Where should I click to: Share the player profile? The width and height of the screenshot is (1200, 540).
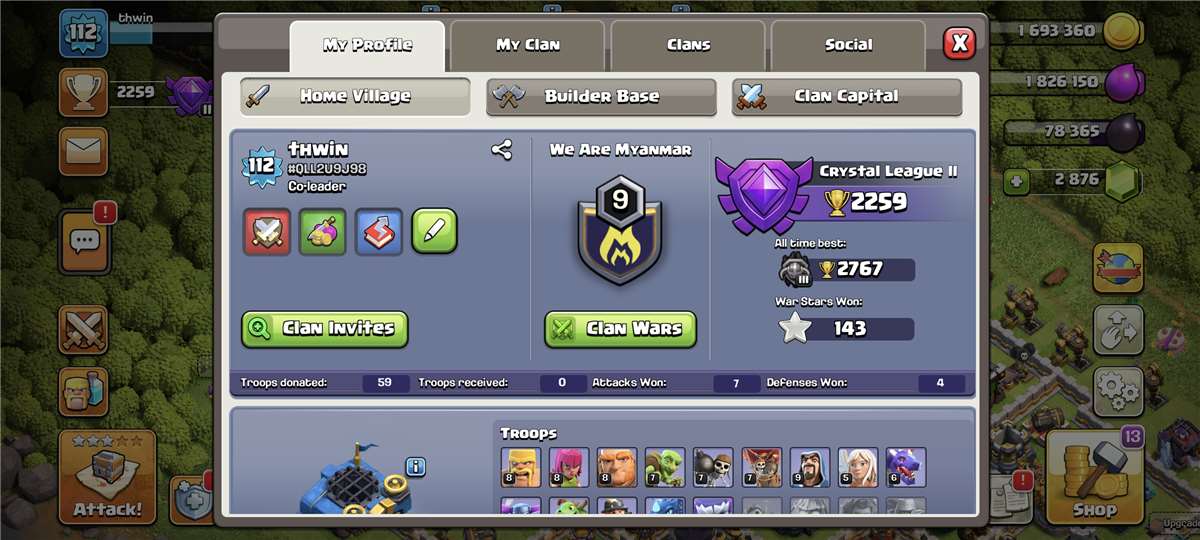click(501, 151)
